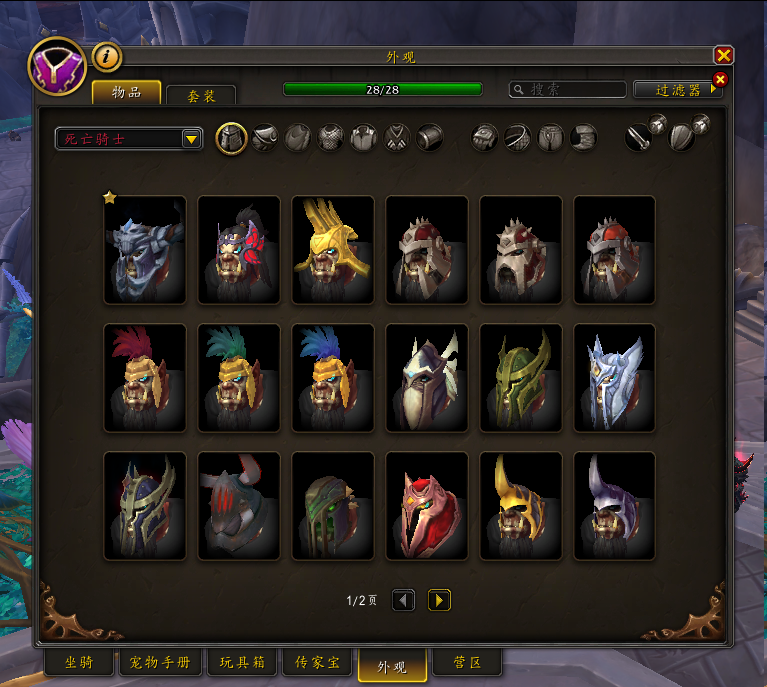Select the golden crowned helmet appearance
Image resolution: width=767 pixels, height=687 pixels.
(x=333, y=249)
